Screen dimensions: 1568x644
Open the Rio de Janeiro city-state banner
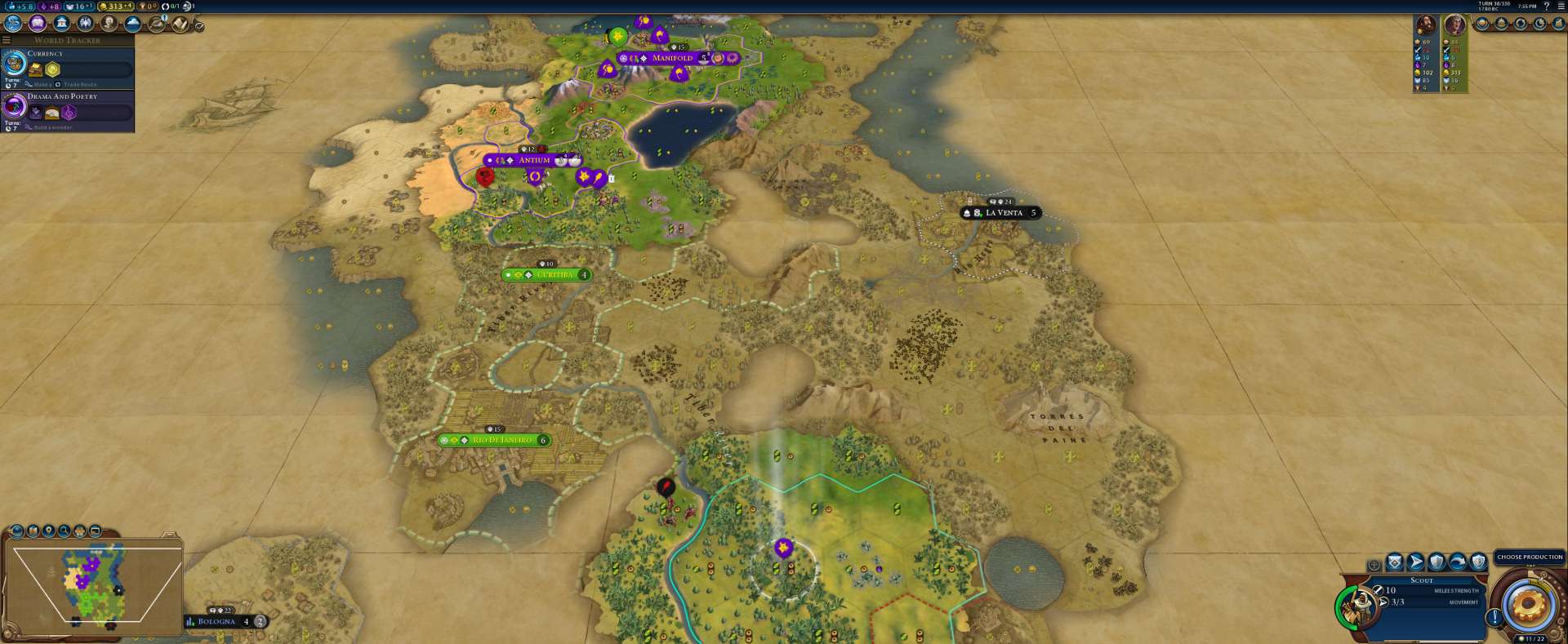501,440
